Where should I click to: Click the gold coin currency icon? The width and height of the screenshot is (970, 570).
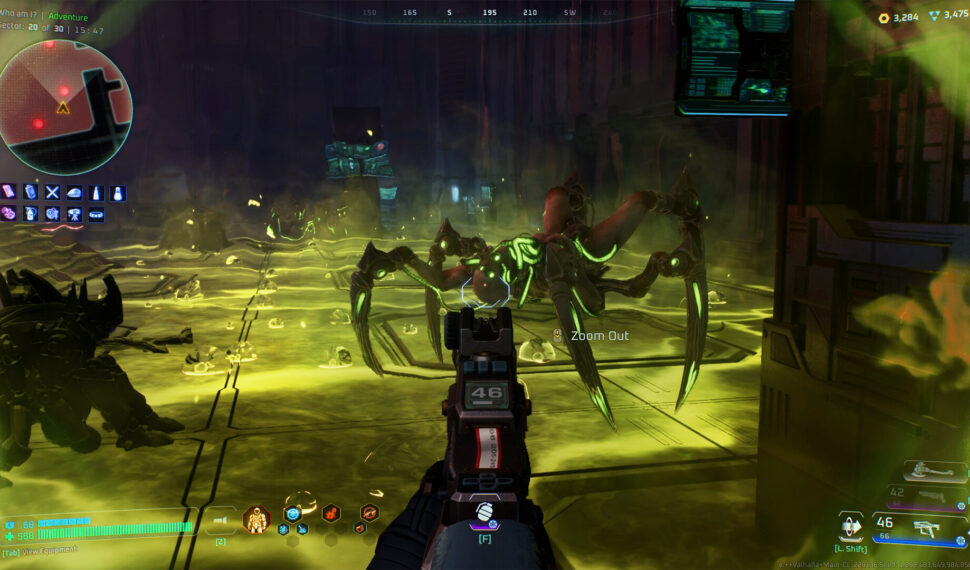pyautogui.click(x=884, y=17)
